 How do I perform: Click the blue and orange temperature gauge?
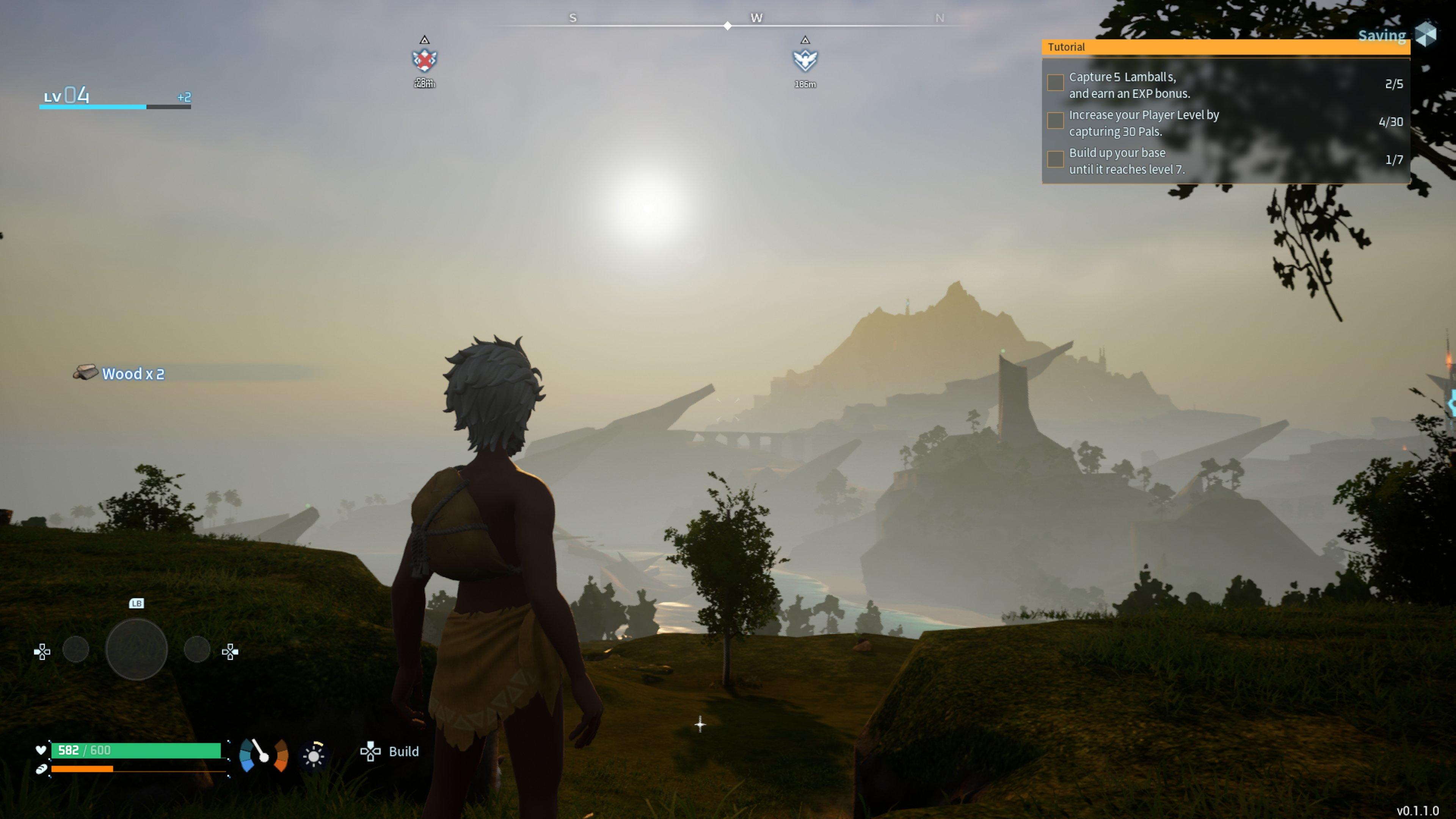coord(264,755)
